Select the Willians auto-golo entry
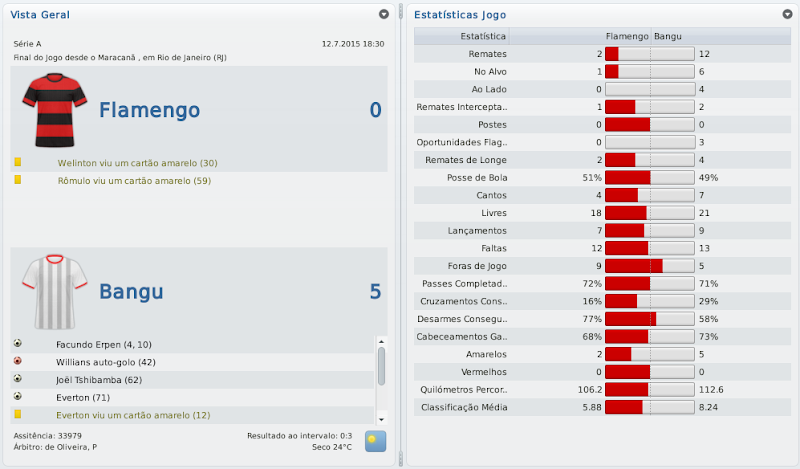This screenshot has height=469, width=800. click(106, 362)
